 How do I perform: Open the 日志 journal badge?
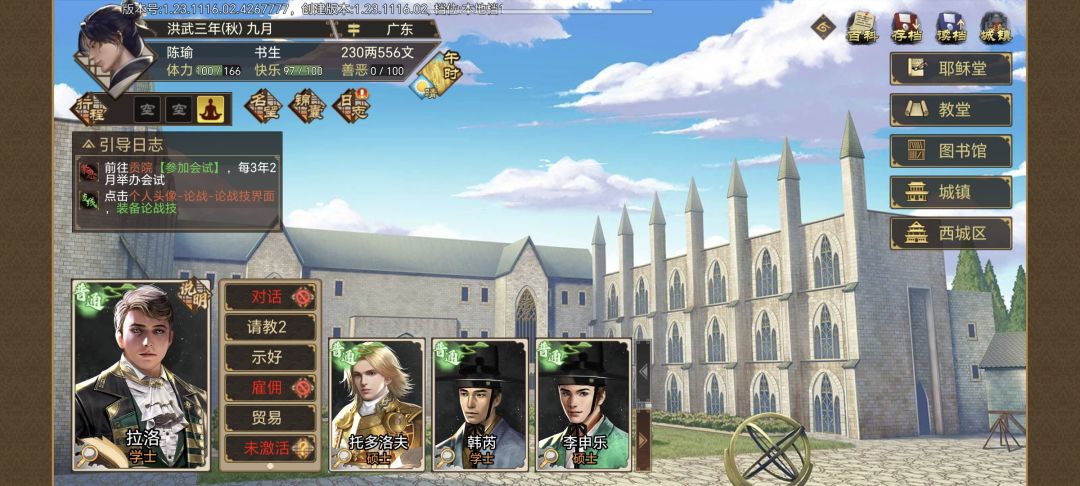tap(349, 106)
